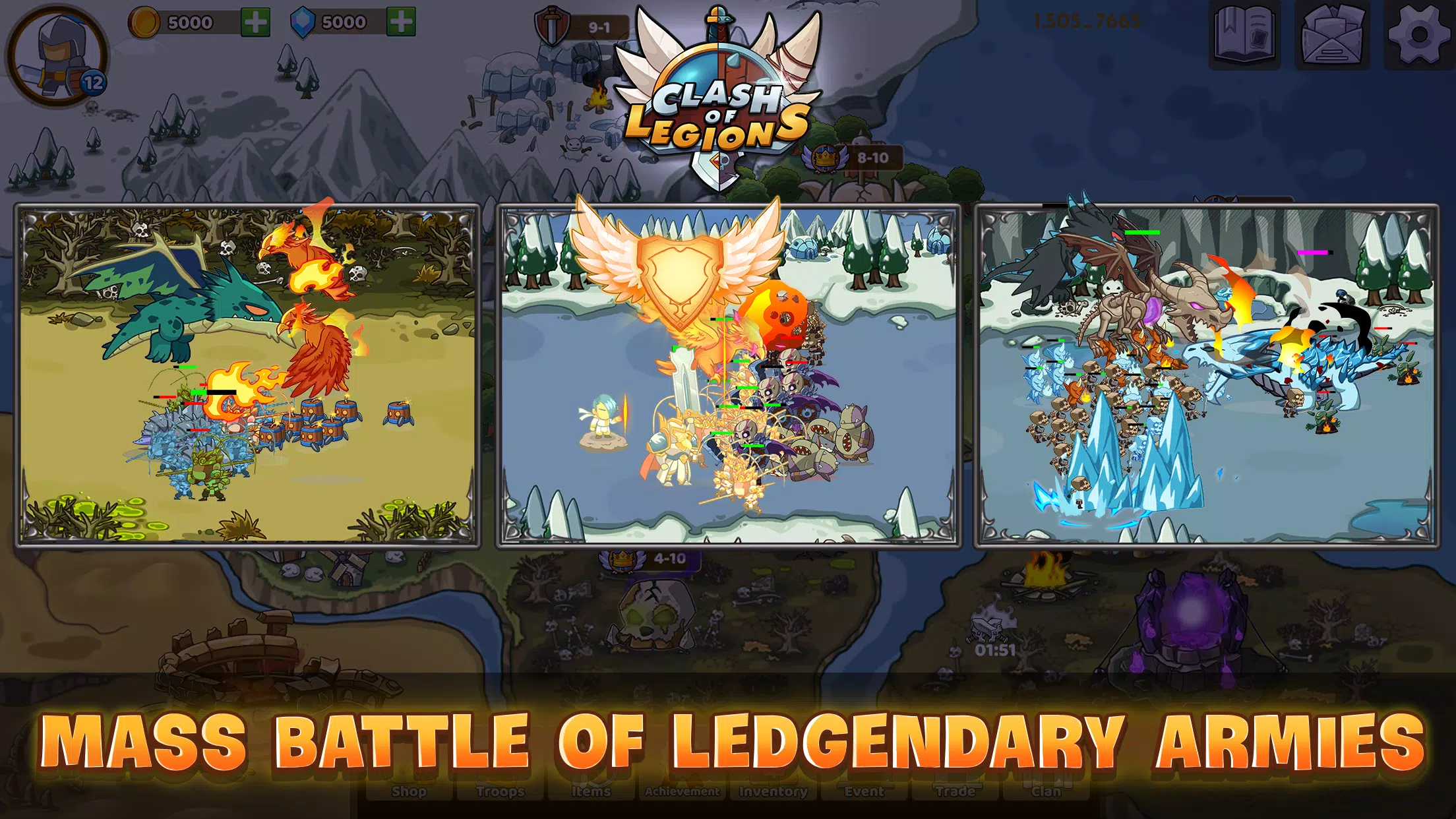The image size is (1456, 819).
Task: Tap the gold coin currency icon
Action: click(144, 21)
